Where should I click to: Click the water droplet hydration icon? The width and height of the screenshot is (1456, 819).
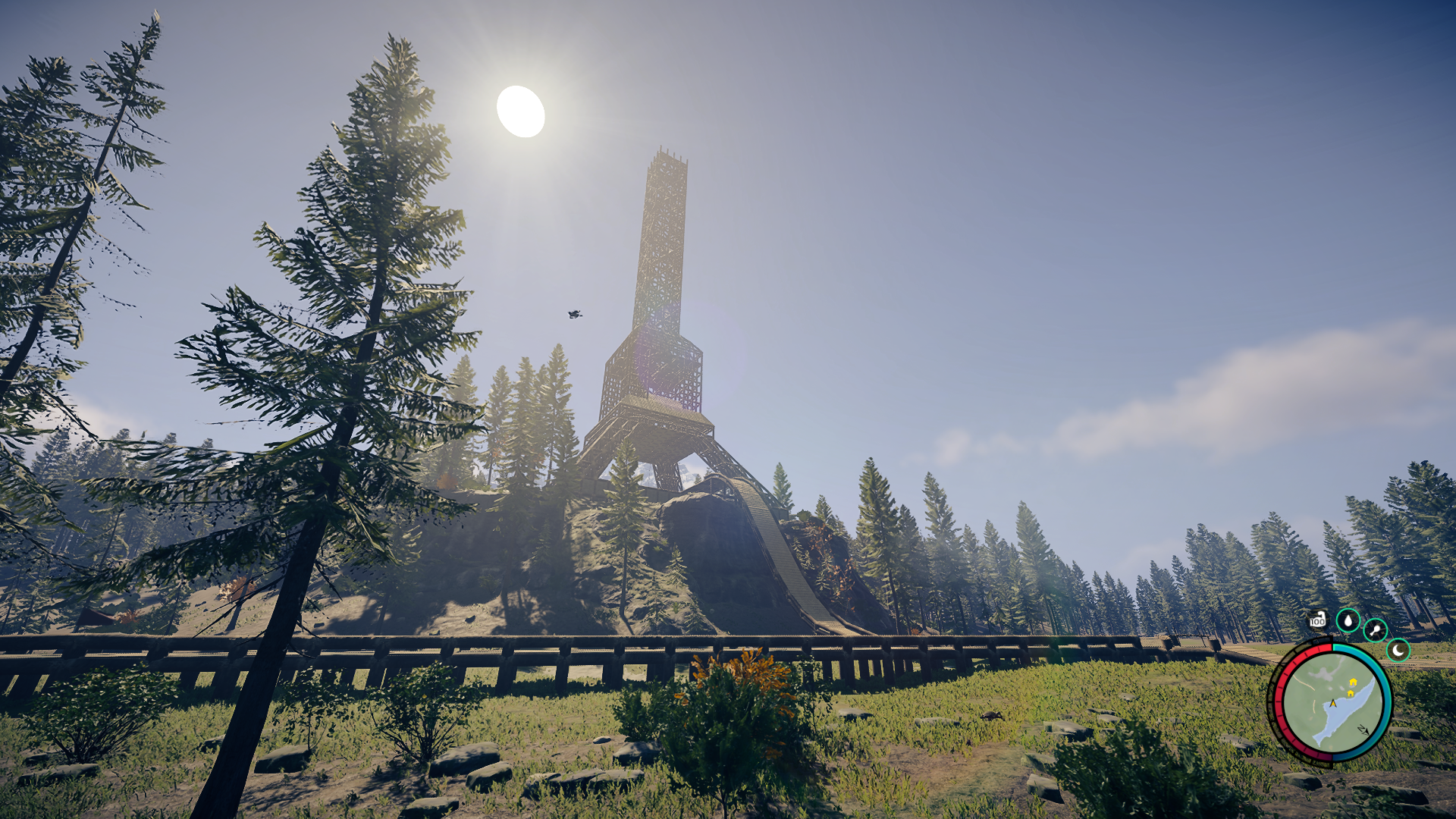coord(1348,620)
